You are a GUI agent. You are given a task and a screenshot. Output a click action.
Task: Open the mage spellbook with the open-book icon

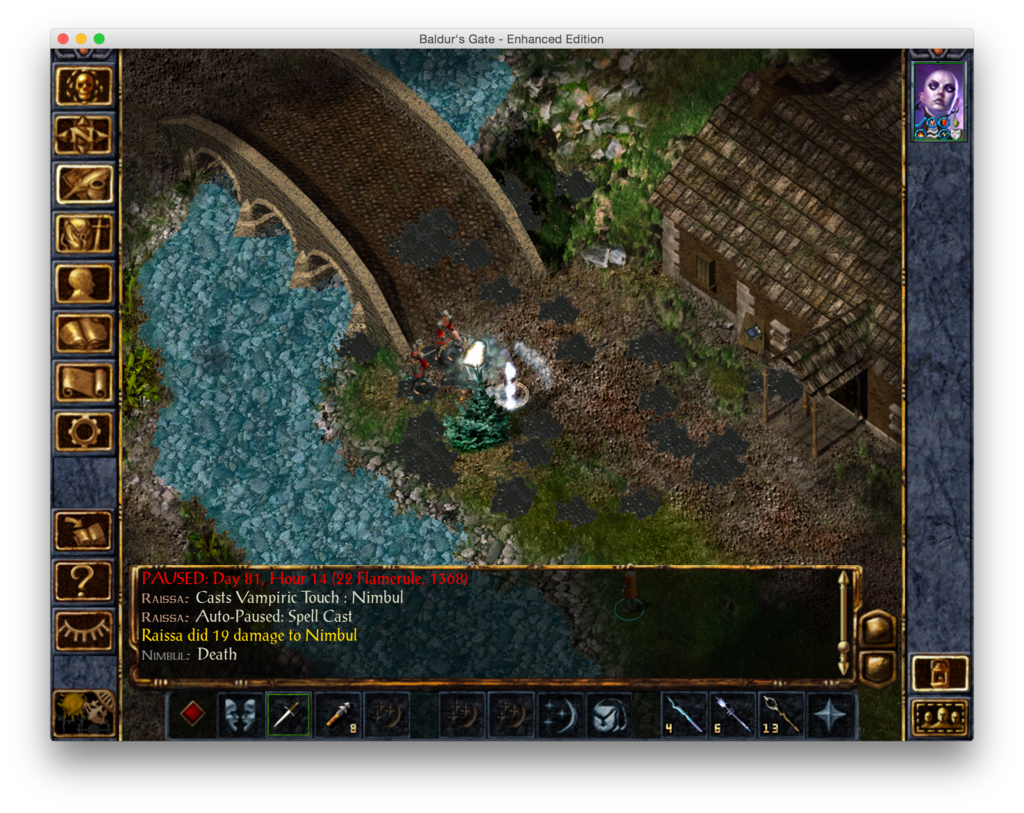tap(83, 333)
